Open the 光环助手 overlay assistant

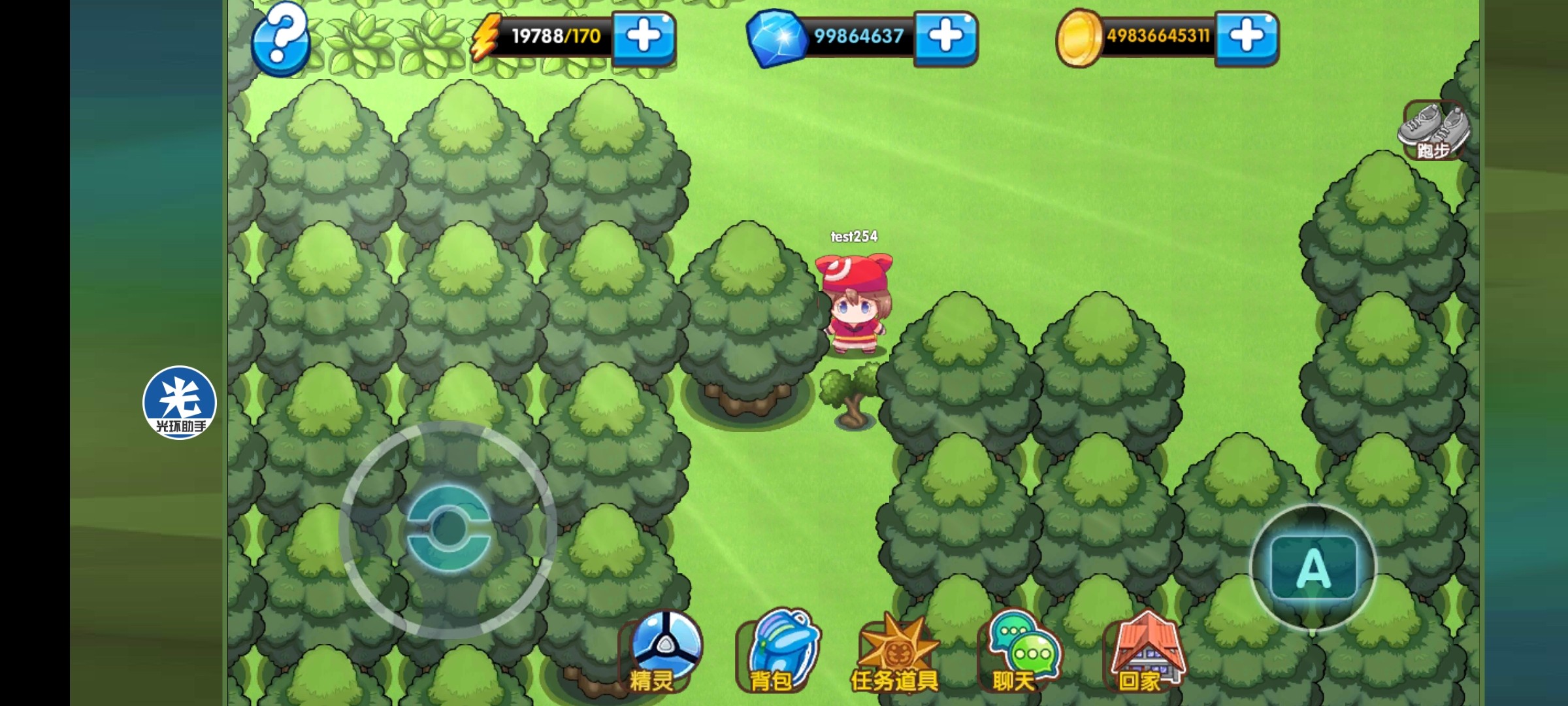pos(180,403)
